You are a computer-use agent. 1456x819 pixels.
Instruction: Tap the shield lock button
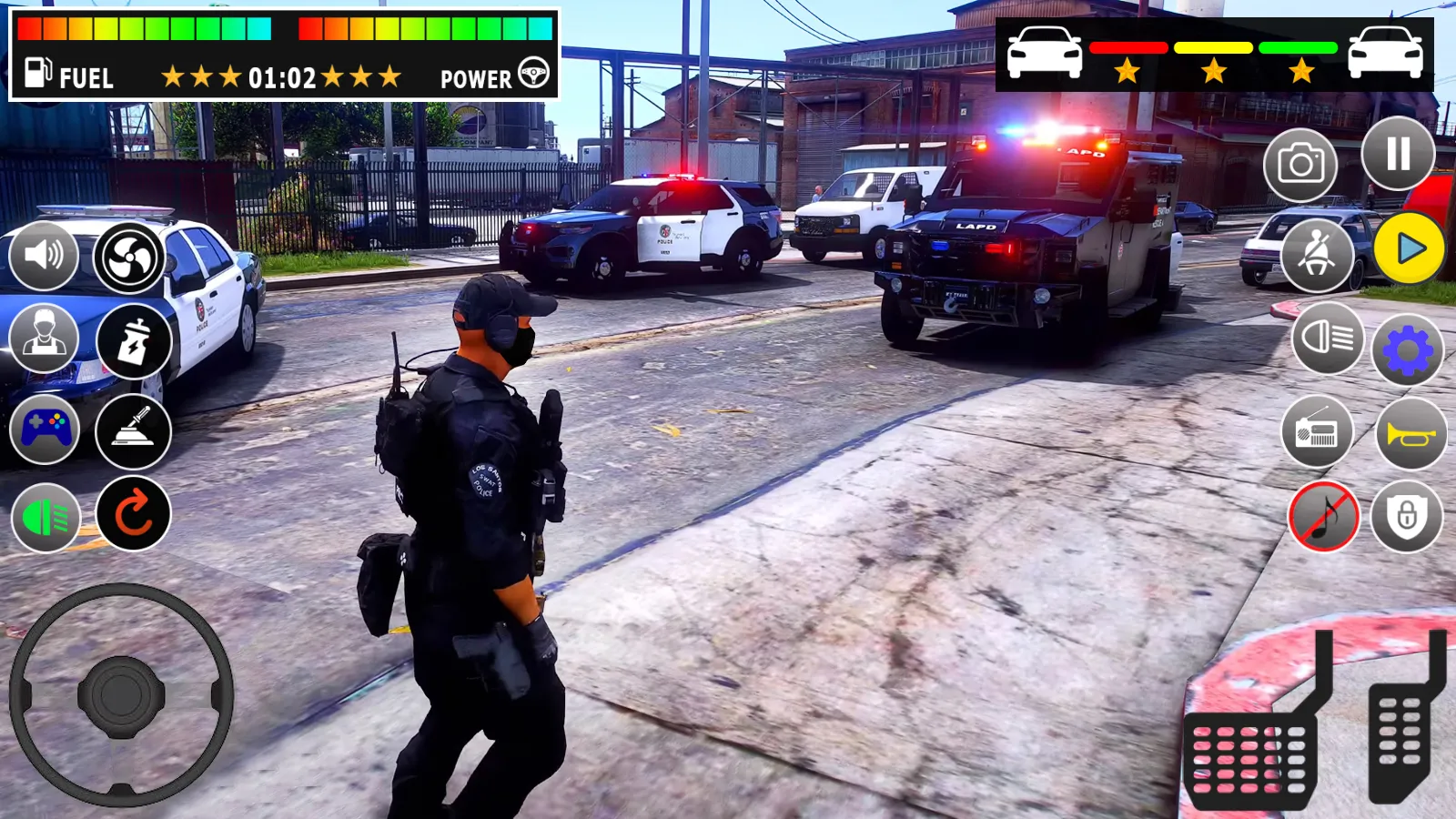(1407, 517)
